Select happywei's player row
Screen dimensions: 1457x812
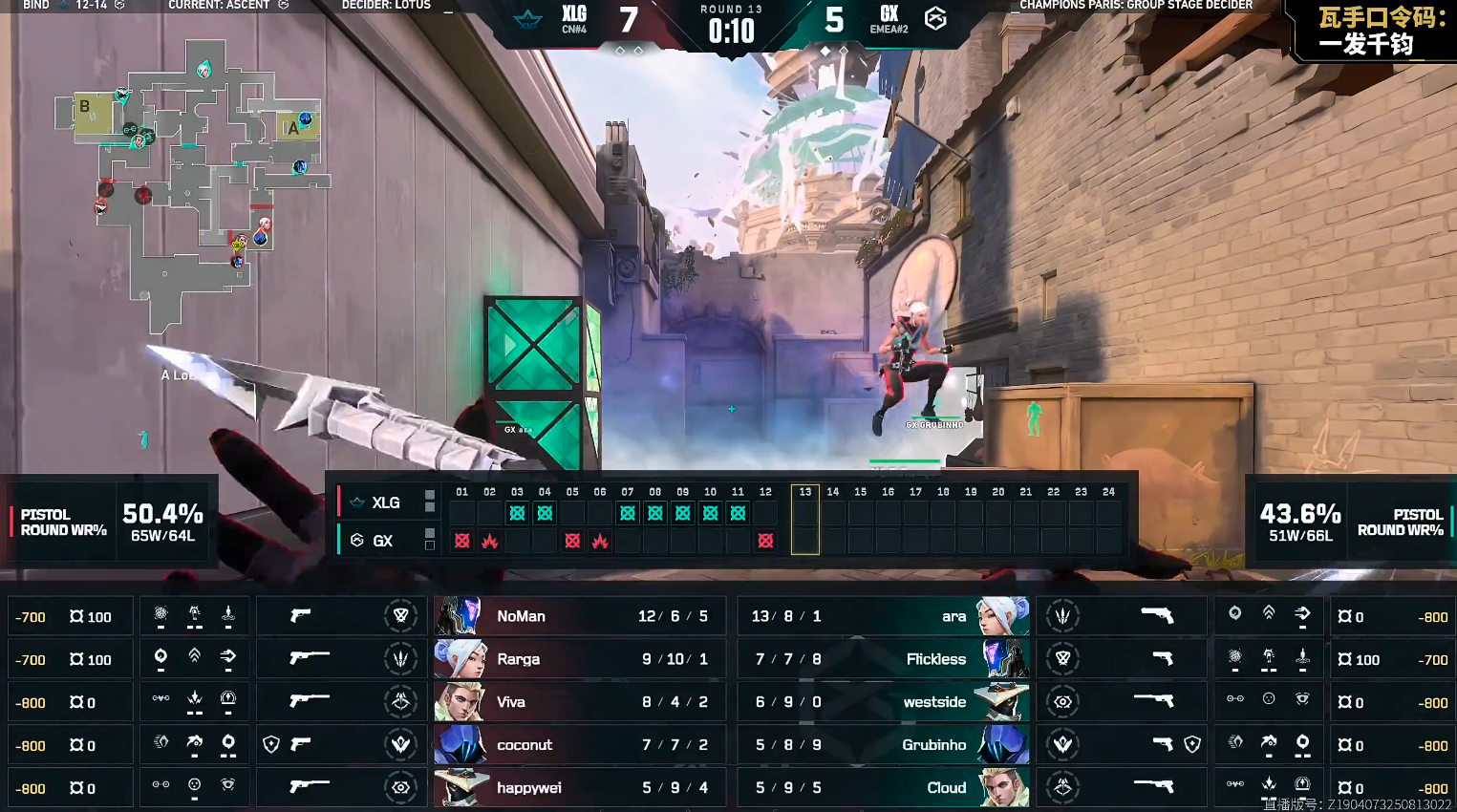tap(579, 788)
